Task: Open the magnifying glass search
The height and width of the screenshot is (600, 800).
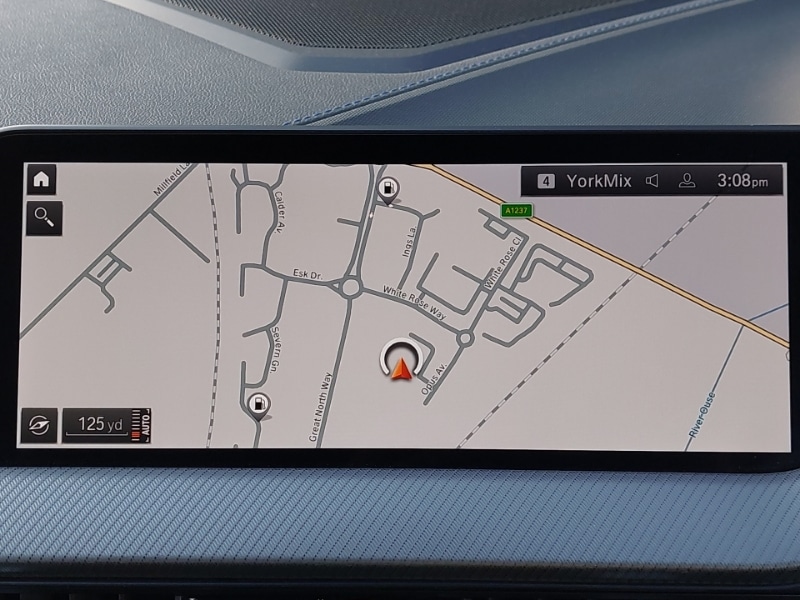Action: point(44,215)
